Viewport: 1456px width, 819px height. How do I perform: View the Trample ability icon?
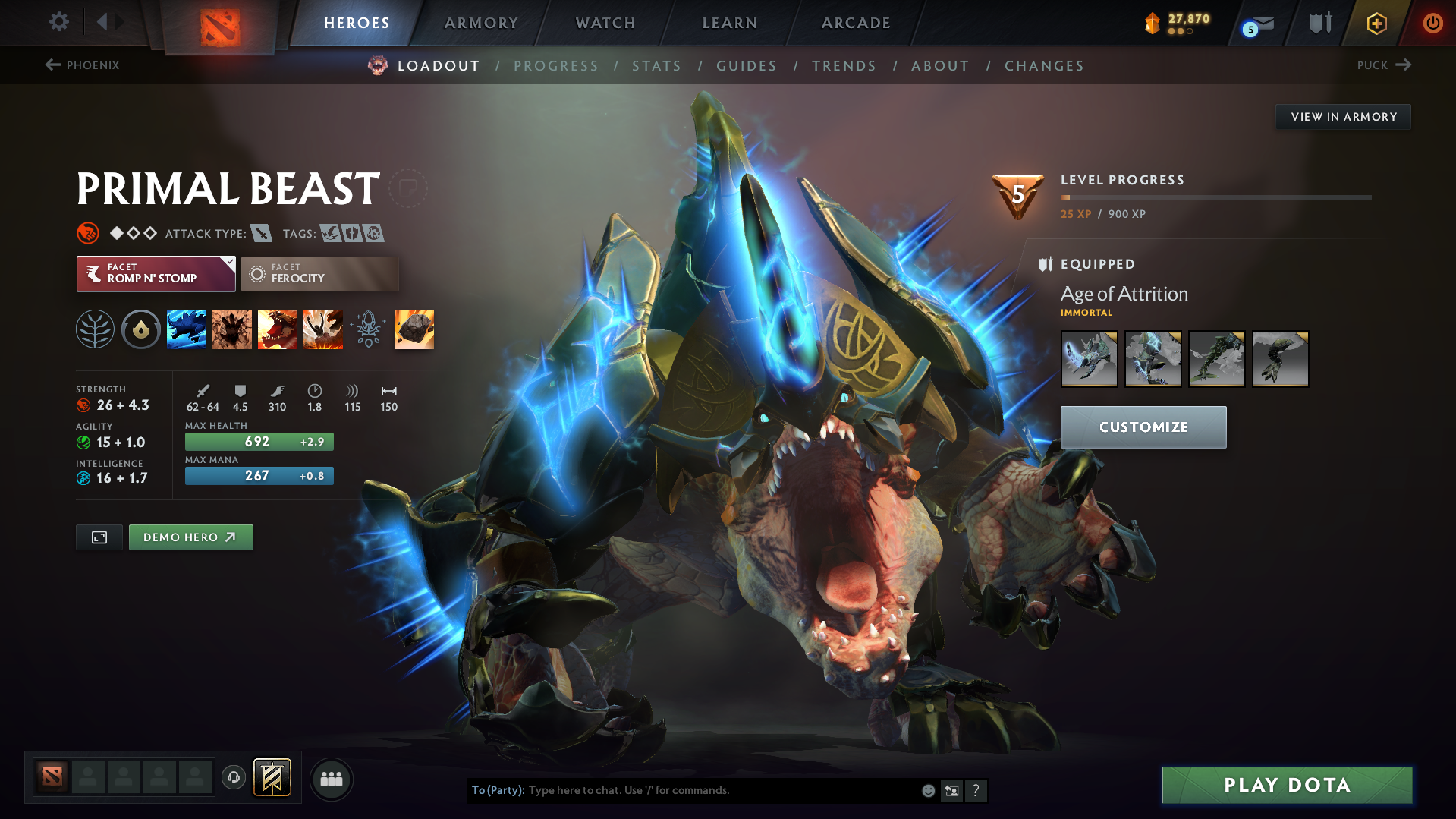click(x=232, y=329)
